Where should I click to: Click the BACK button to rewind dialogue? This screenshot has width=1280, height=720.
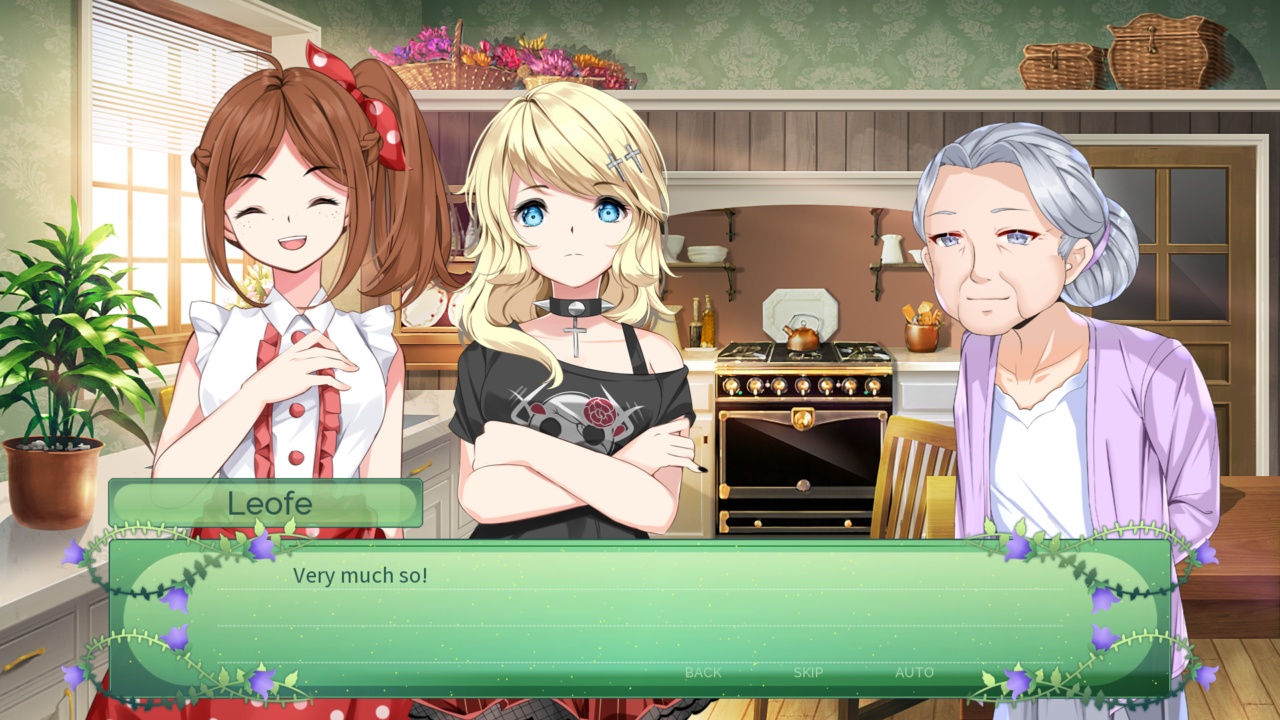[702, 673]
